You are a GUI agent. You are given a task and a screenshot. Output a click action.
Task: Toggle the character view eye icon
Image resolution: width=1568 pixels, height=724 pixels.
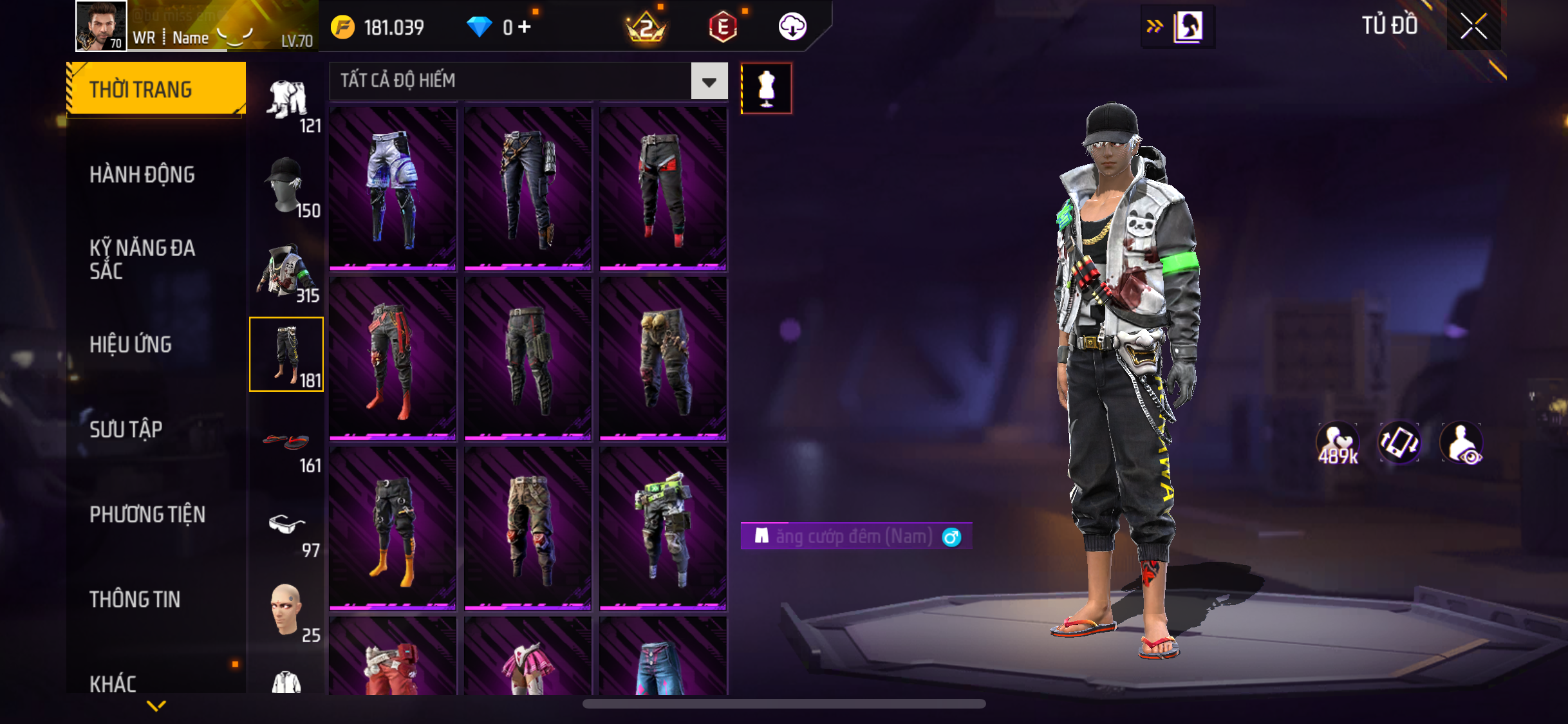[x=1462, y=443]
